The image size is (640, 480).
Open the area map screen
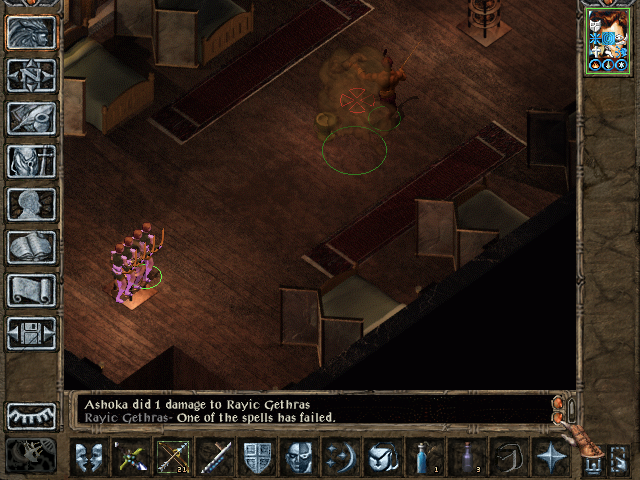click(x=31, y=75)
